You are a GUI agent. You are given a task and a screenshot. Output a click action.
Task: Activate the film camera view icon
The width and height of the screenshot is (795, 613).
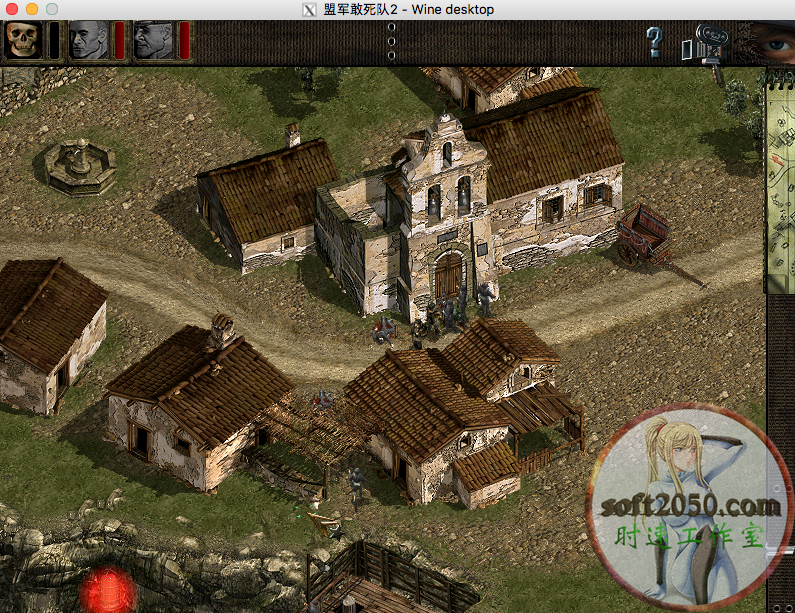(x=707, y=44)
